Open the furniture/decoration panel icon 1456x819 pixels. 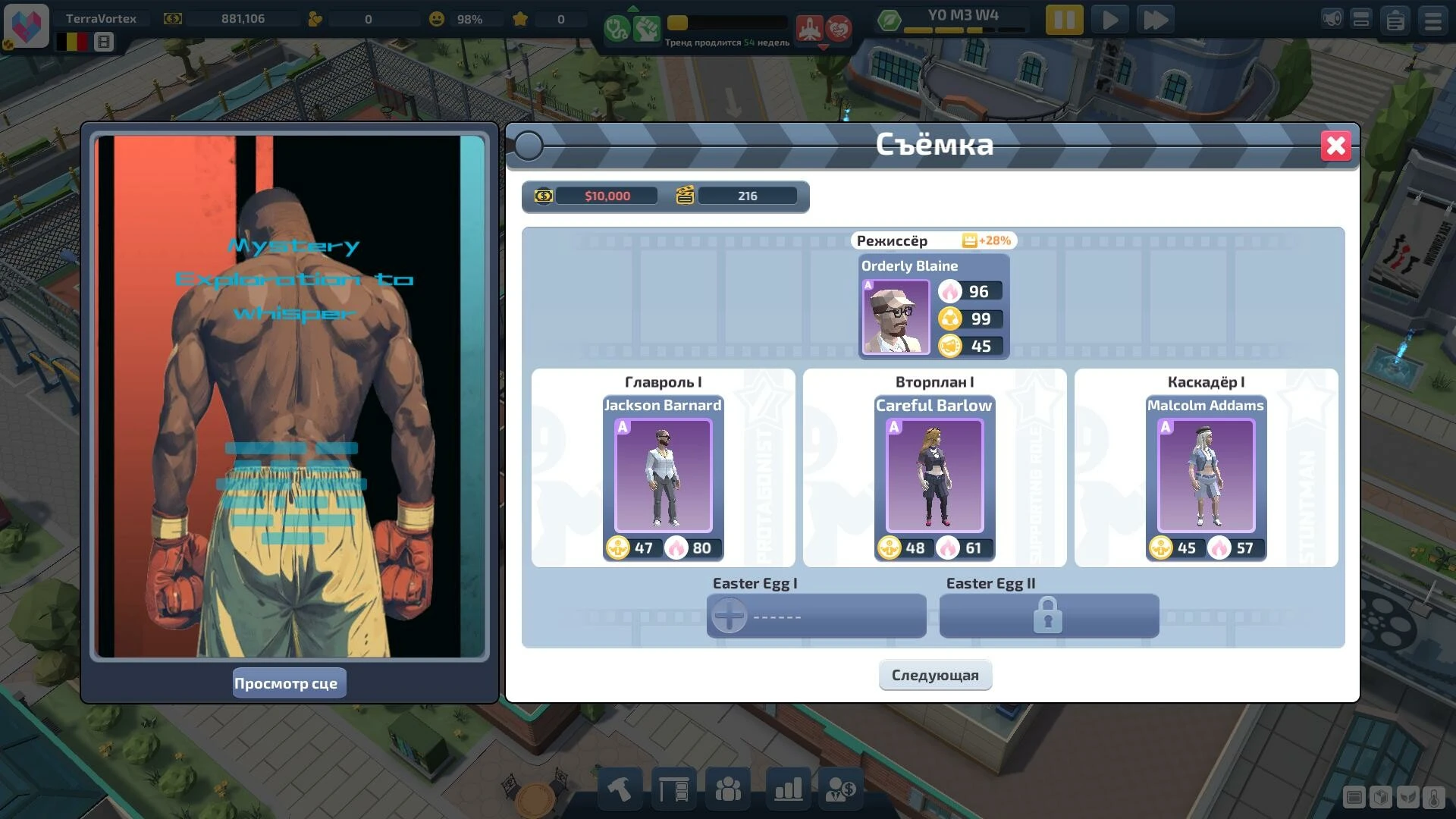673,789
